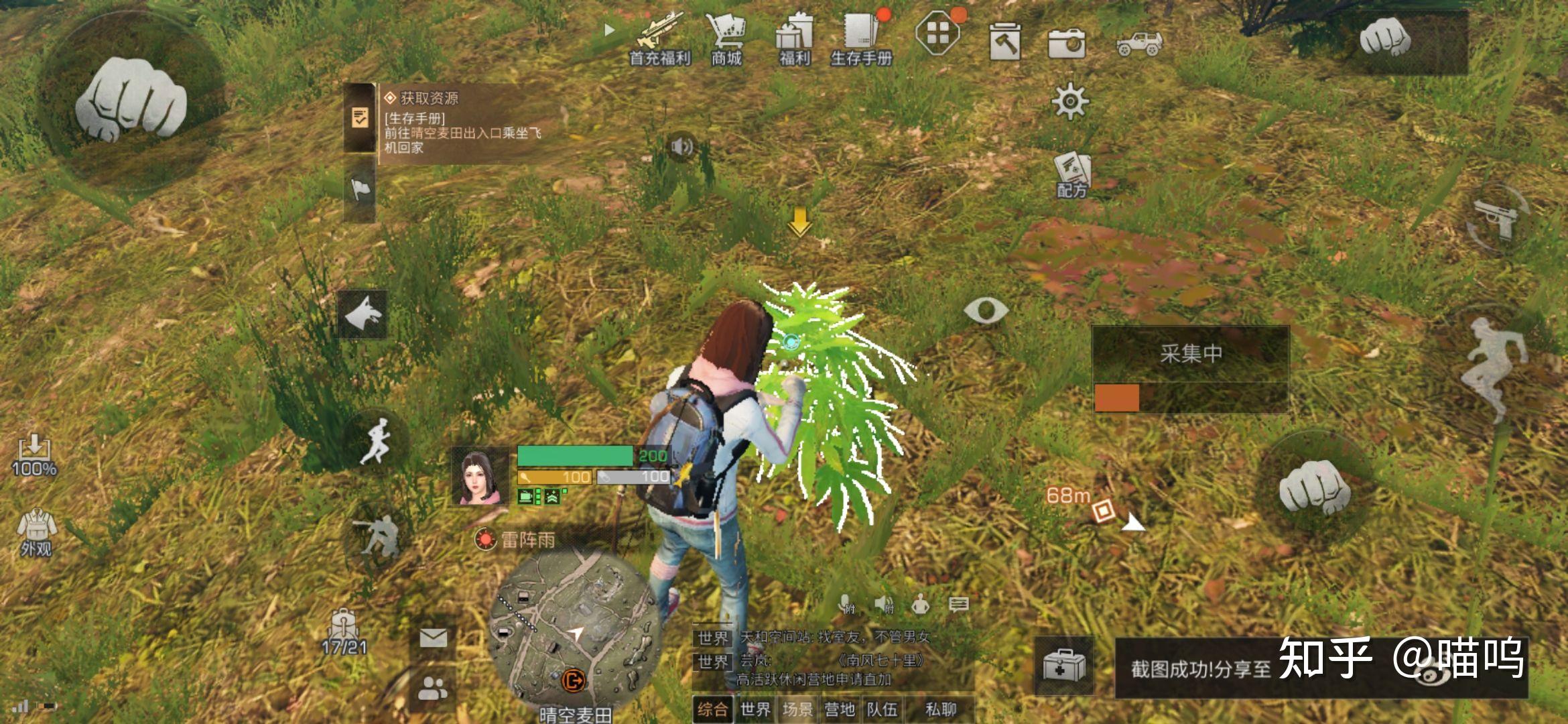The height and width of the screenshot is (724, 1568).
Task: Switch to the 世界 chat tab
Action: coord(756,709)
